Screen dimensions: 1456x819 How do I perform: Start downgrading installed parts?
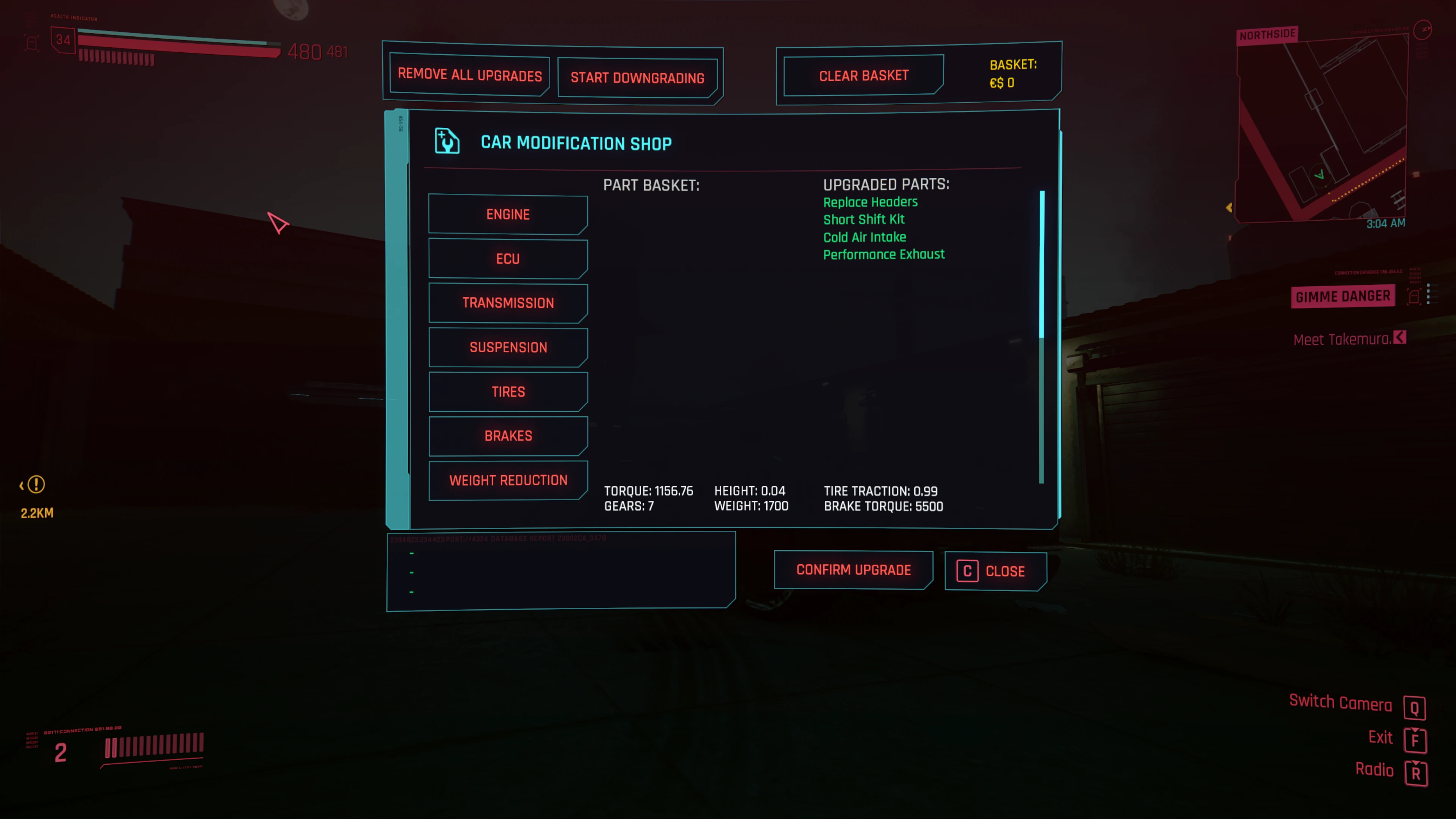(637, 77)
